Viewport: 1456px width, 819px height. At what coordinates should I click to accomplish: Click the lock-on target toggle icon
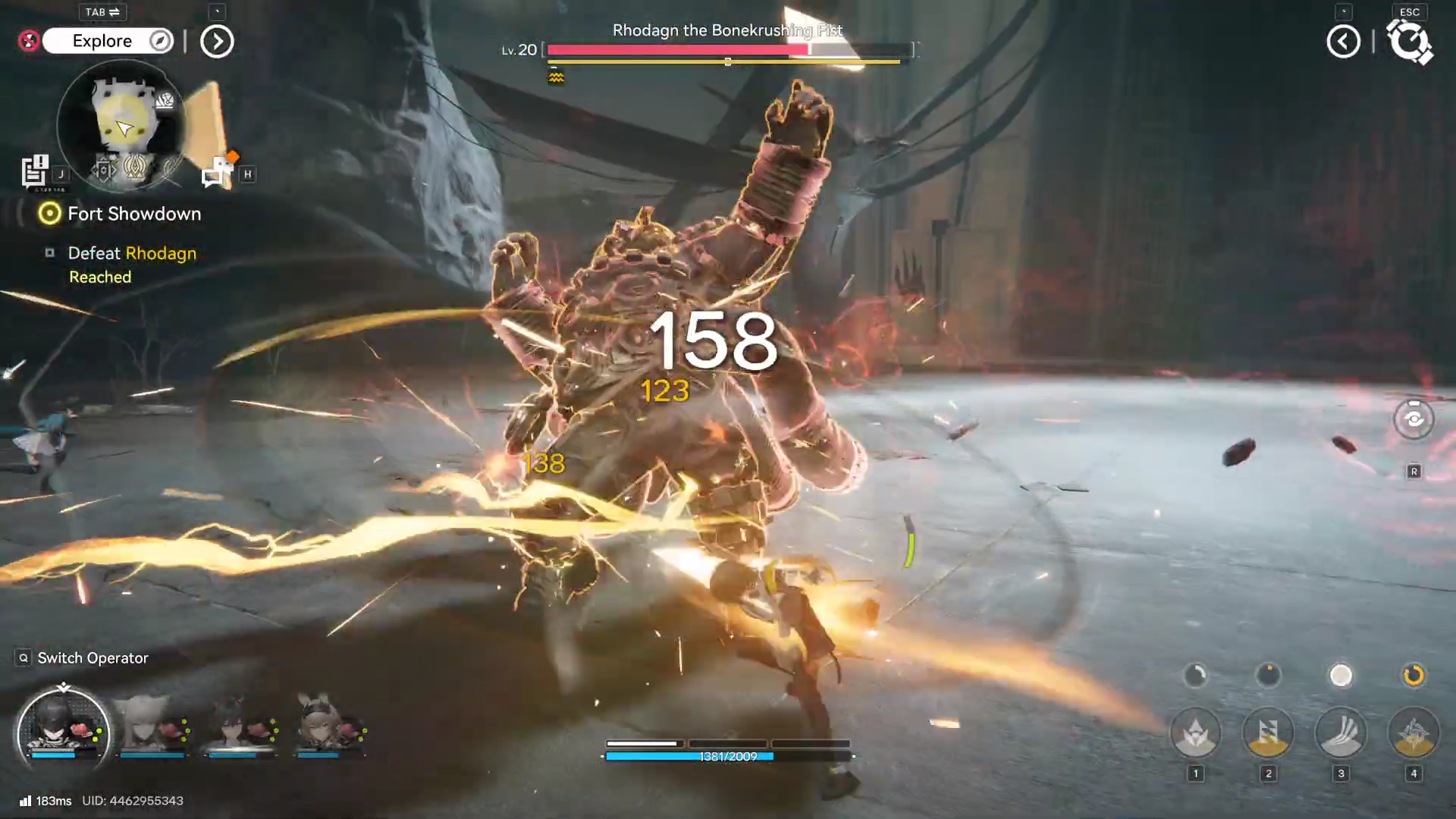pos(1414,419)
